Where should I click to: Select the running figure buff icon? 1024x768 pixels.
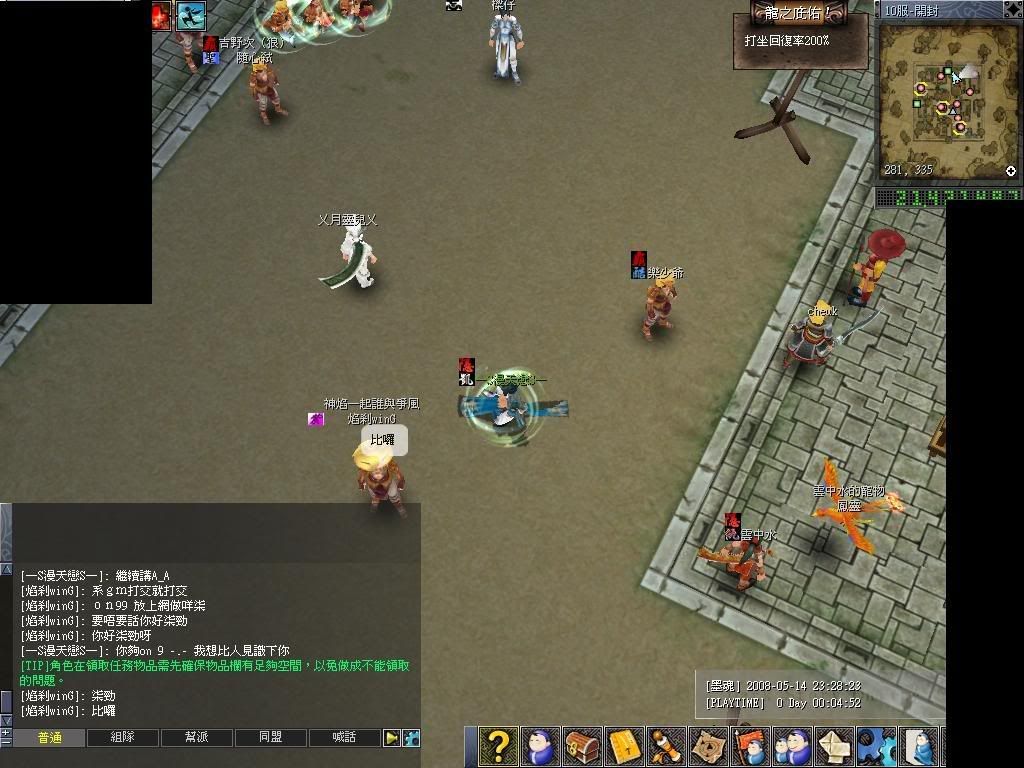(x=190, y=15)
